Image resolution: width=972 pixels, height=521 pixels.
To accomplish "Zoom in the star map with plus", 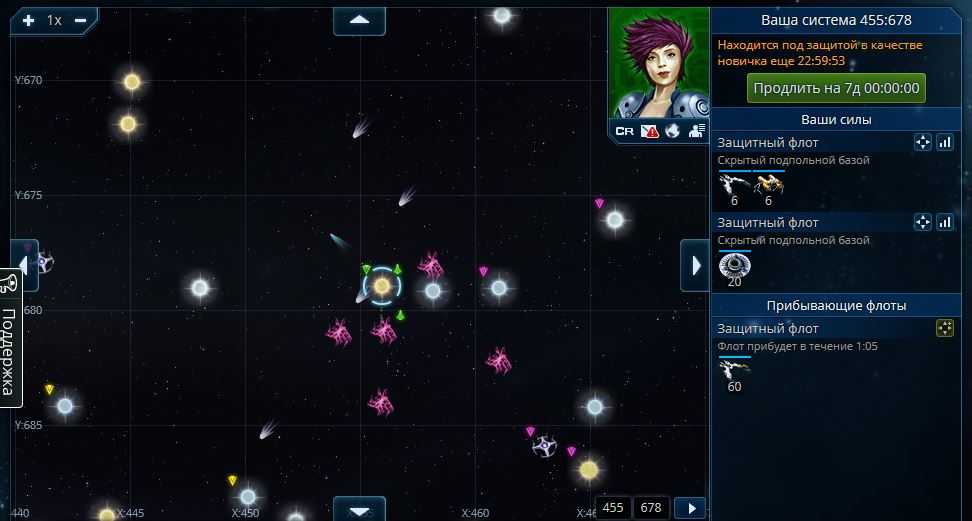I will click(28, 20).
